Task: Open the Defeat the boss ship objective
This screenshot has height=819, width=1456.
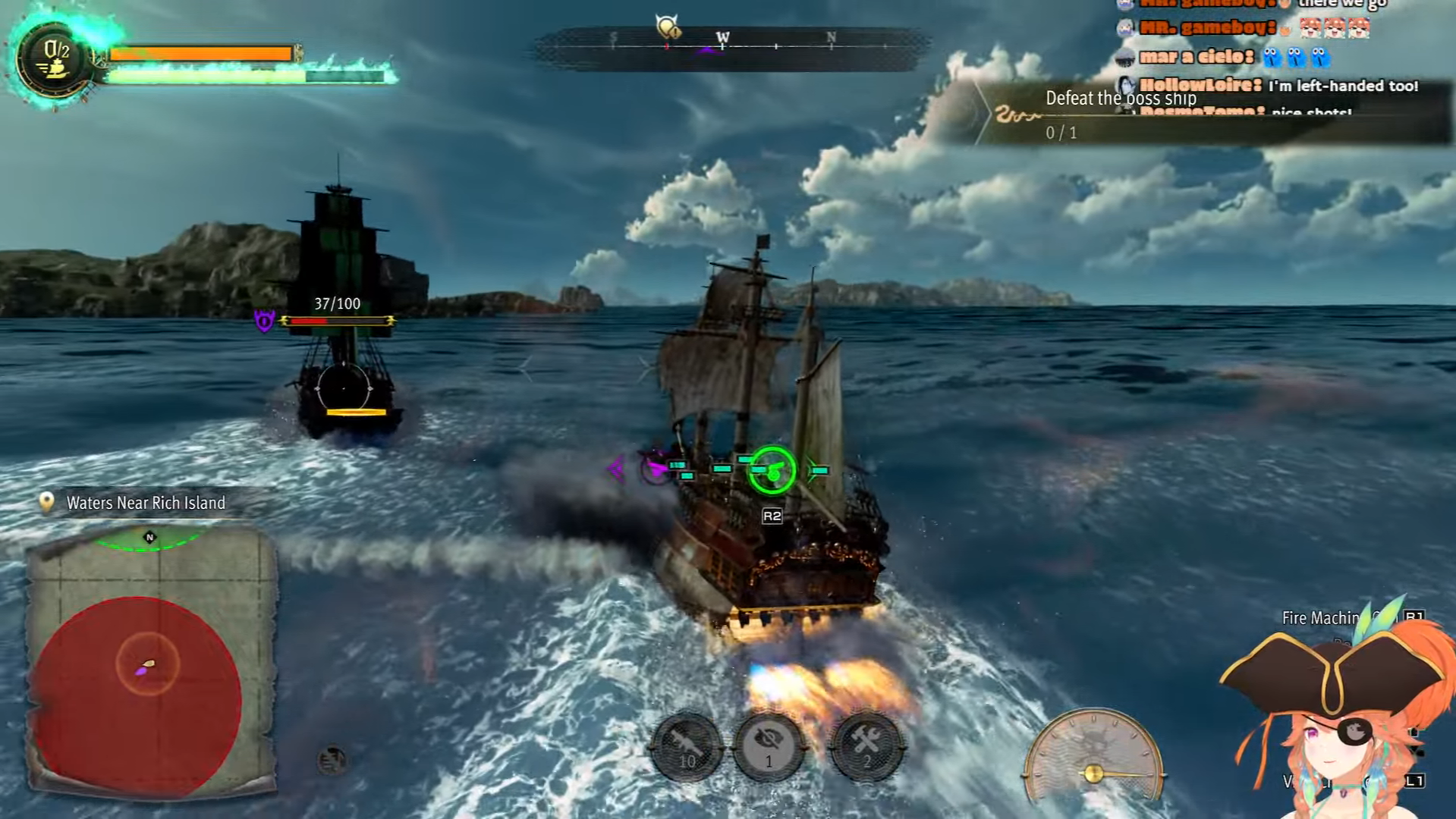Action: (x=1120, y=99)
